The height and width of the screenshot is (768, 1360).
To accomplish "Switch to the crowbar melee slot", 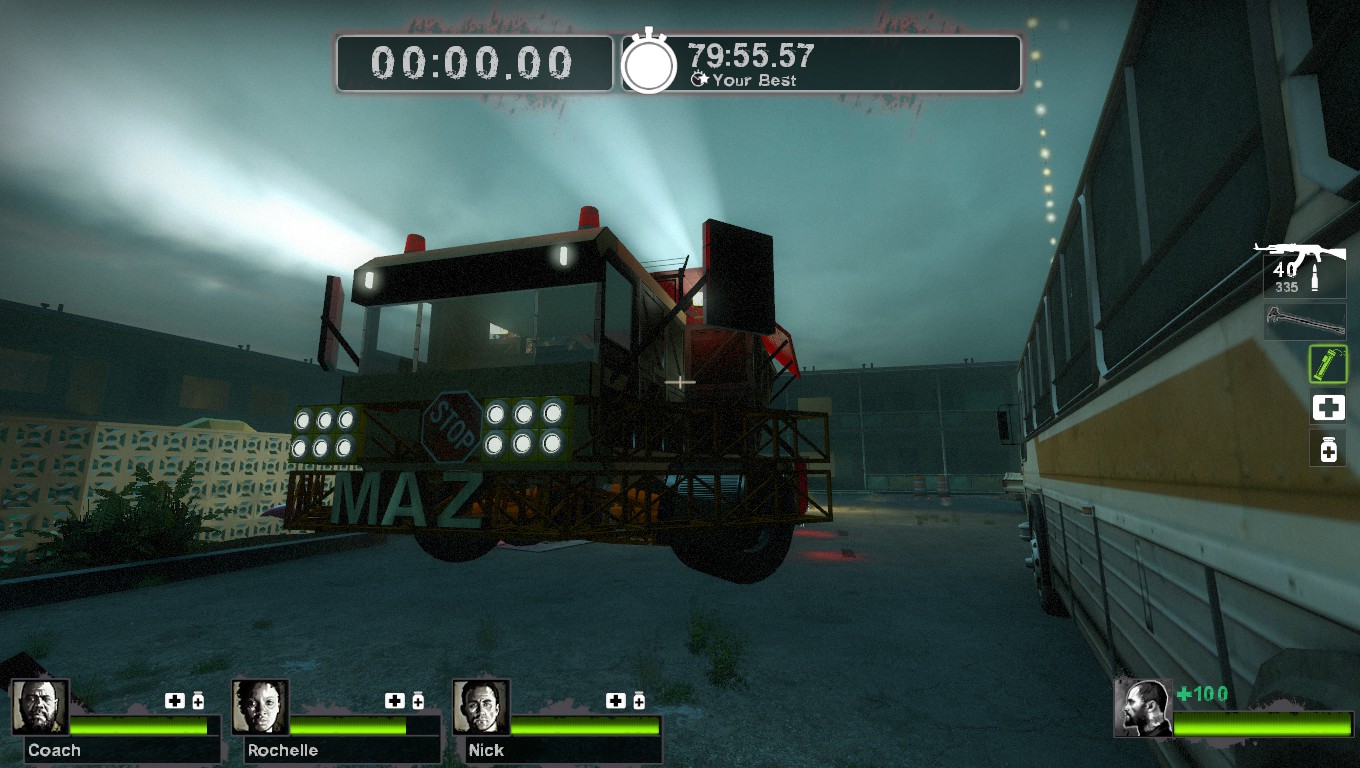I will (x=1304, y=321).
